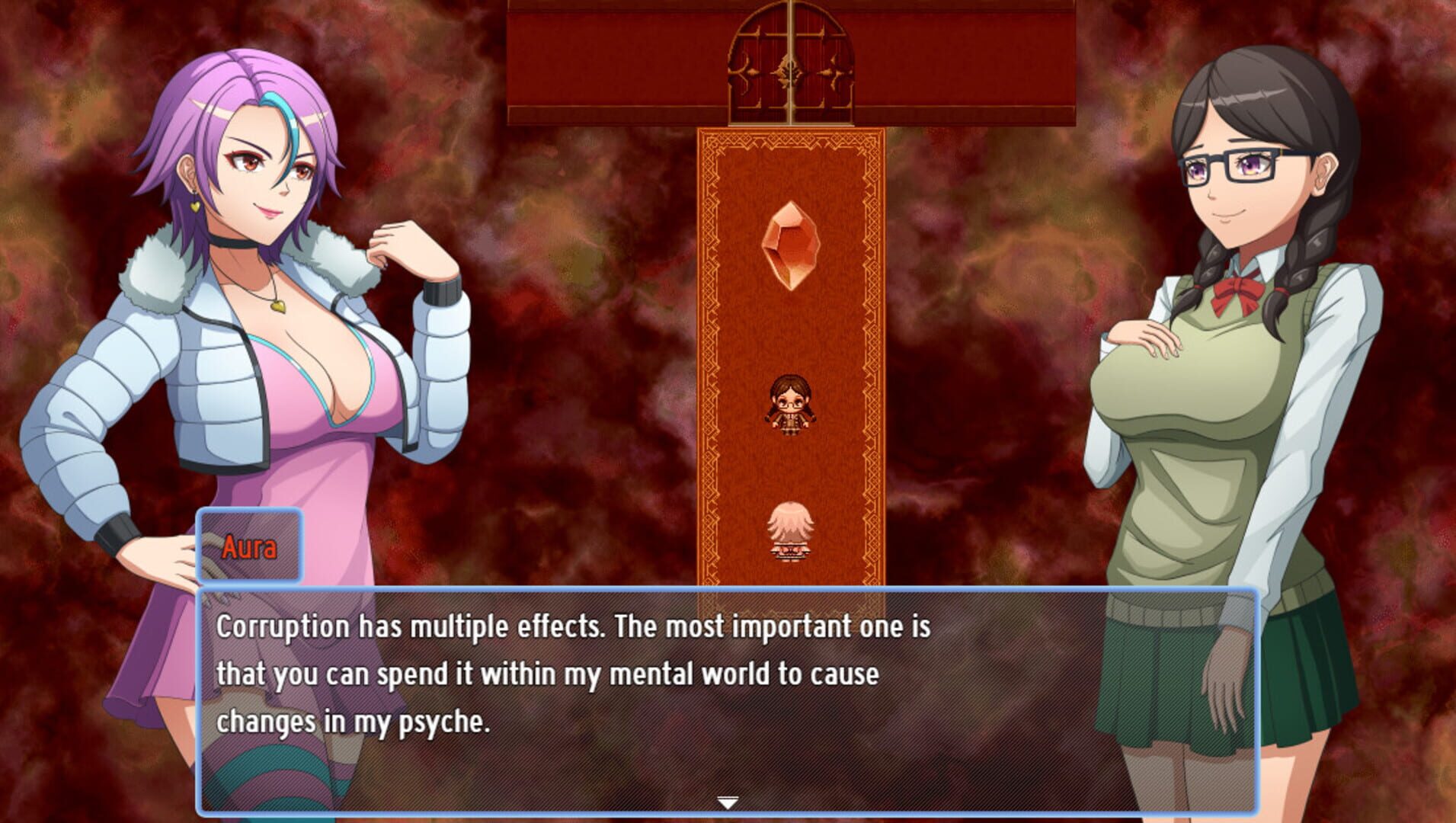Viewport: 1456px width, 823px height.
Task: Click the red patterned carpet between the sprites
Action: tap(790, 472)
